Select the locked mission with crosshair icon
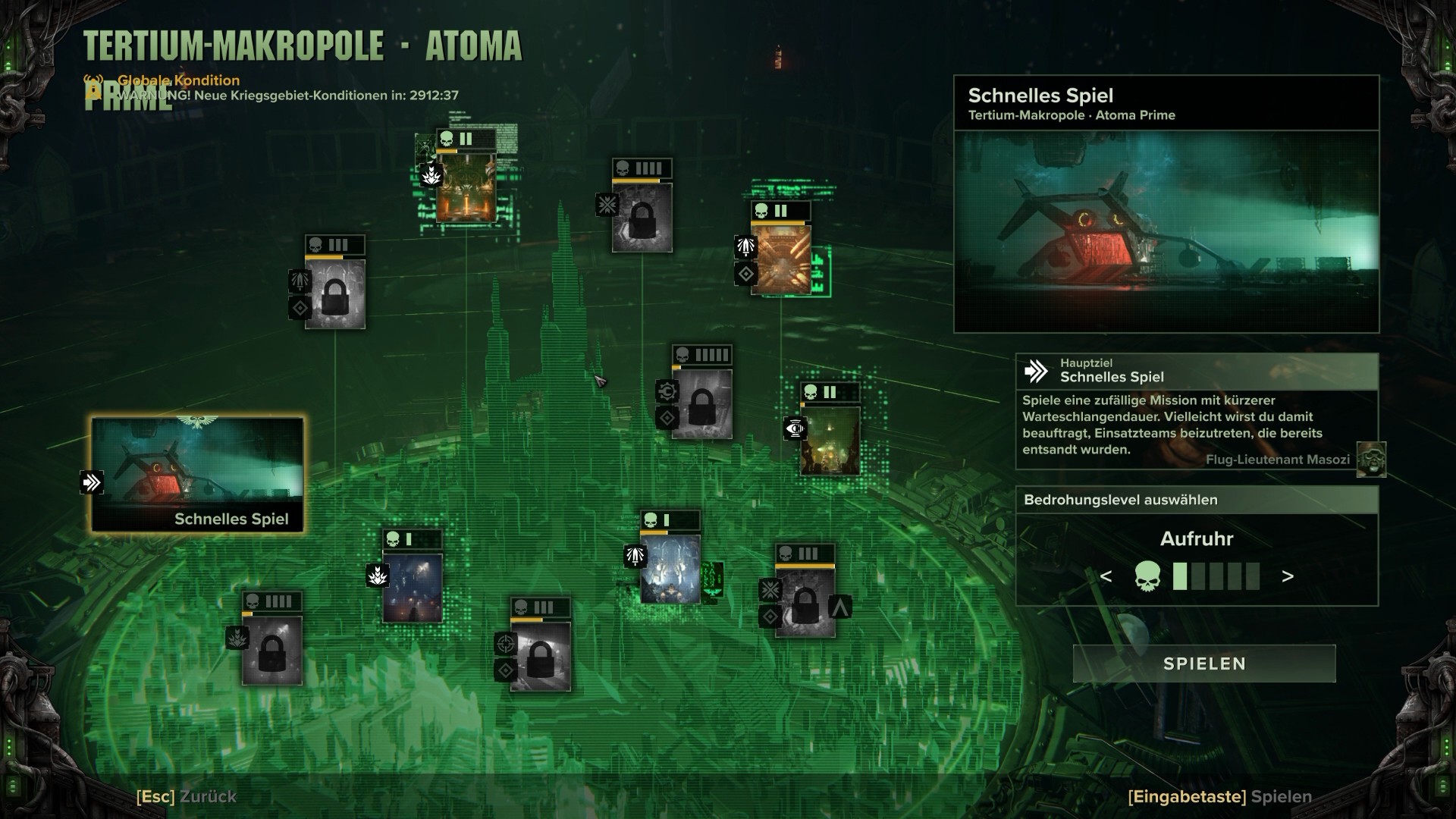The height and width of the screenshot is (819, 1456). (540, 656)
